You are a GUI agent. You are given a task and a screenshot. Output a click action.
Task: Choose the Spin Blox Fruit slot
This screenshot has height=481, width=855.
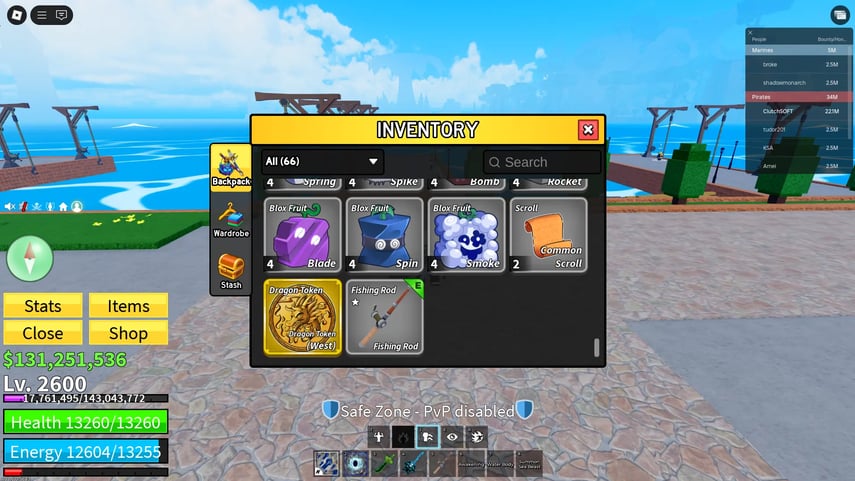[385, 235]
